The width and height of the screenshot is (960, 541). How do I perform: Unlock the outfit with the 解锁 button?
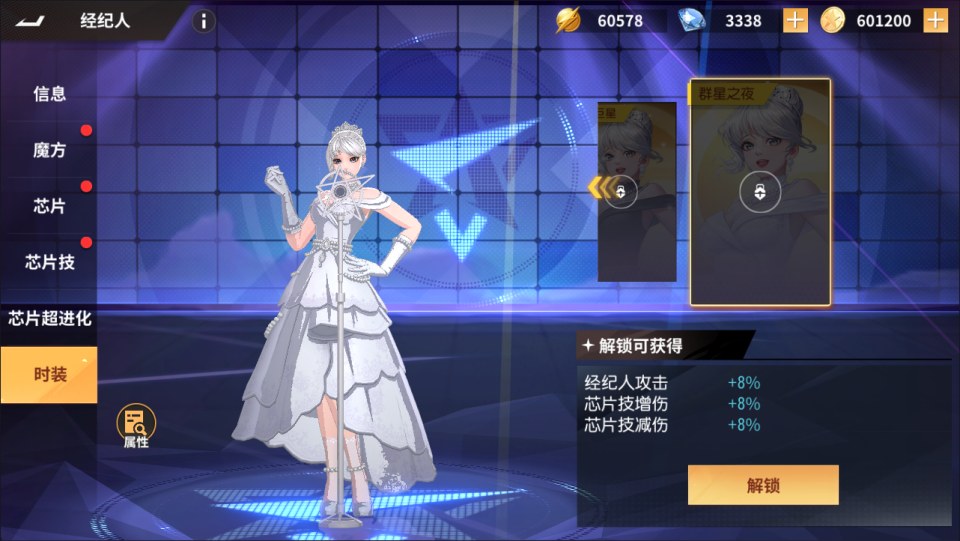pyautogui.click(x=762, y=486)
